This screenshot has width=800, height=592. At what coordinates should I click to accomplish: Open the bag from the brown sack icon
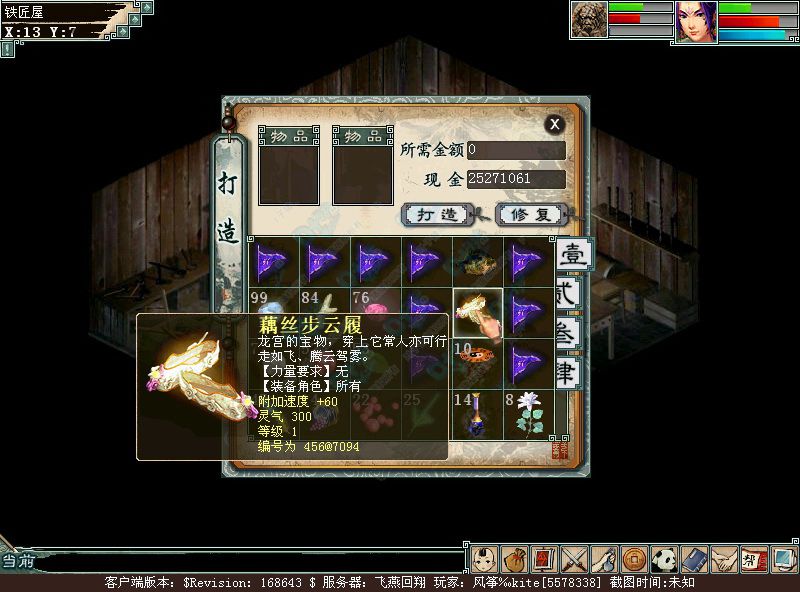[514, 558]
